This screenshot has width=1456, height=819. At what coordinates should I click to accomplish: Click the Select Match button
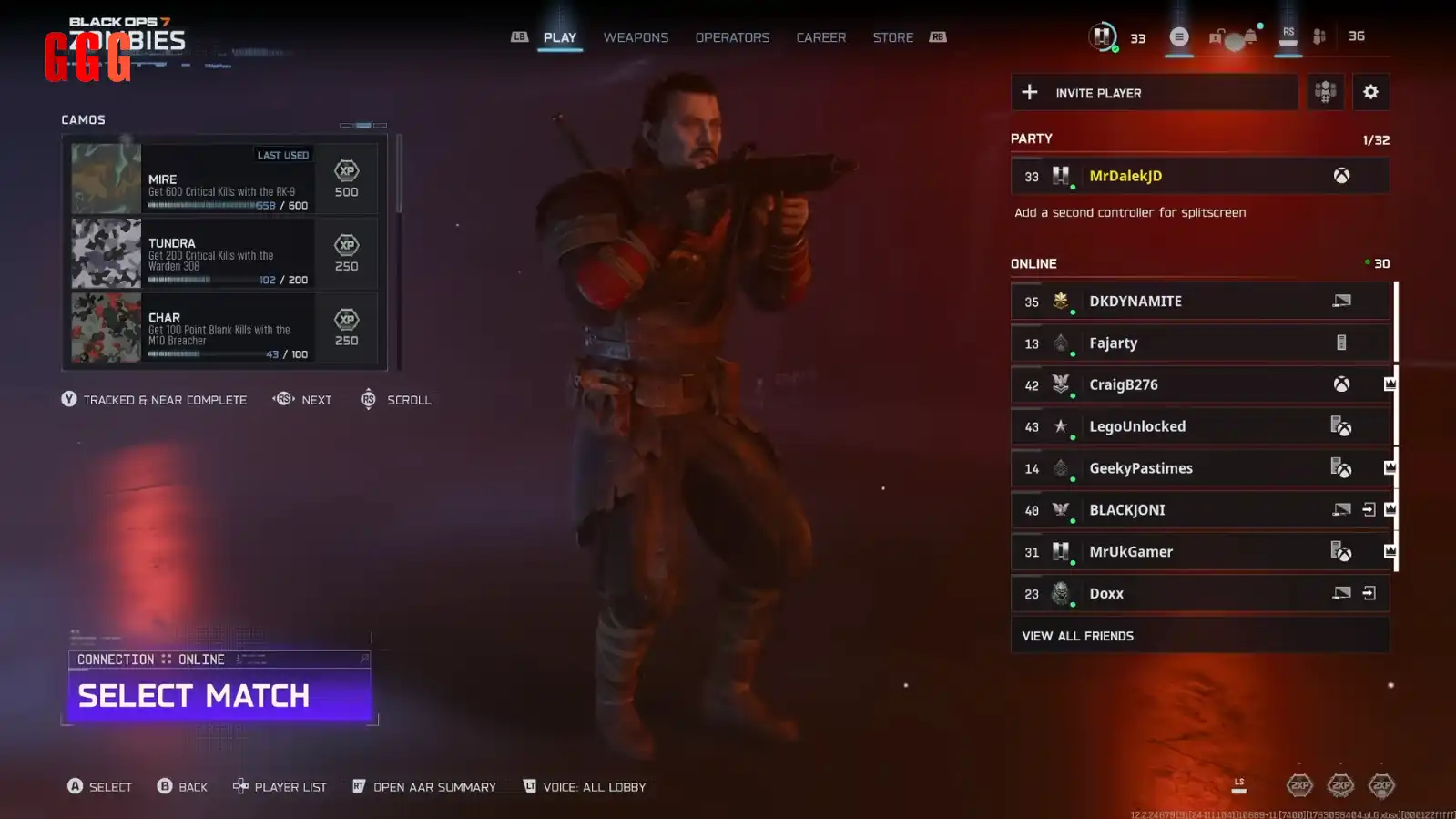point(219,695)
